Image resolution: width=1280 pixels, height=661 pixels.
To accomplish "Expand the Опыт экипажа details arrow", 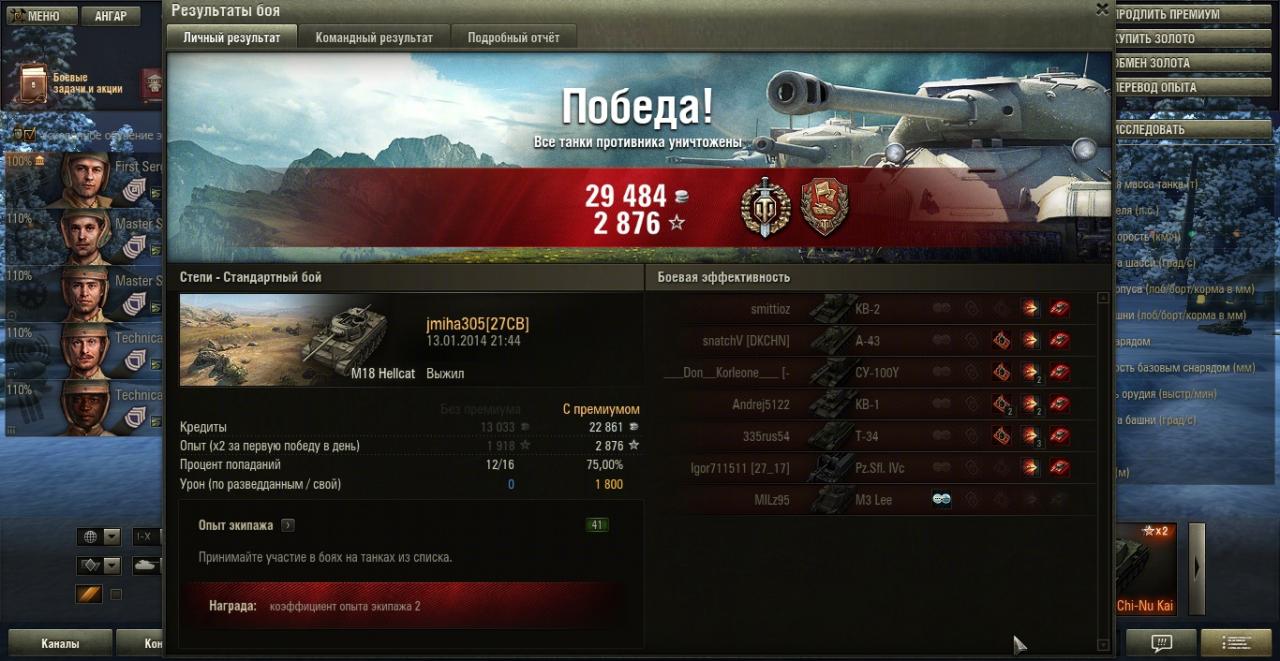I will pyautogui.click(x=288, y=525).
